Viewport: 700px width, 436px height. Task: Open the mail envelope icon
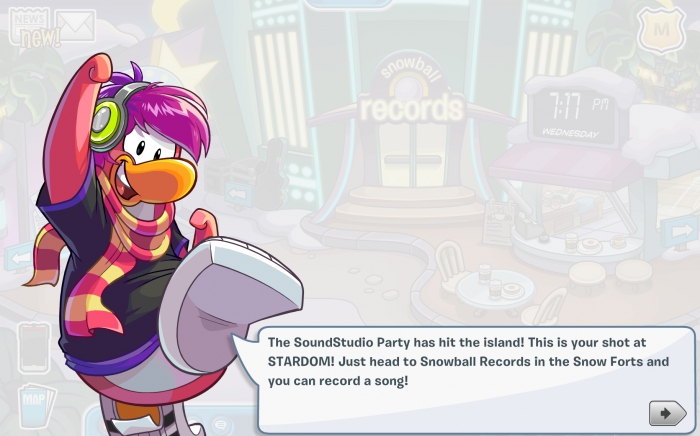coord(74,24)
